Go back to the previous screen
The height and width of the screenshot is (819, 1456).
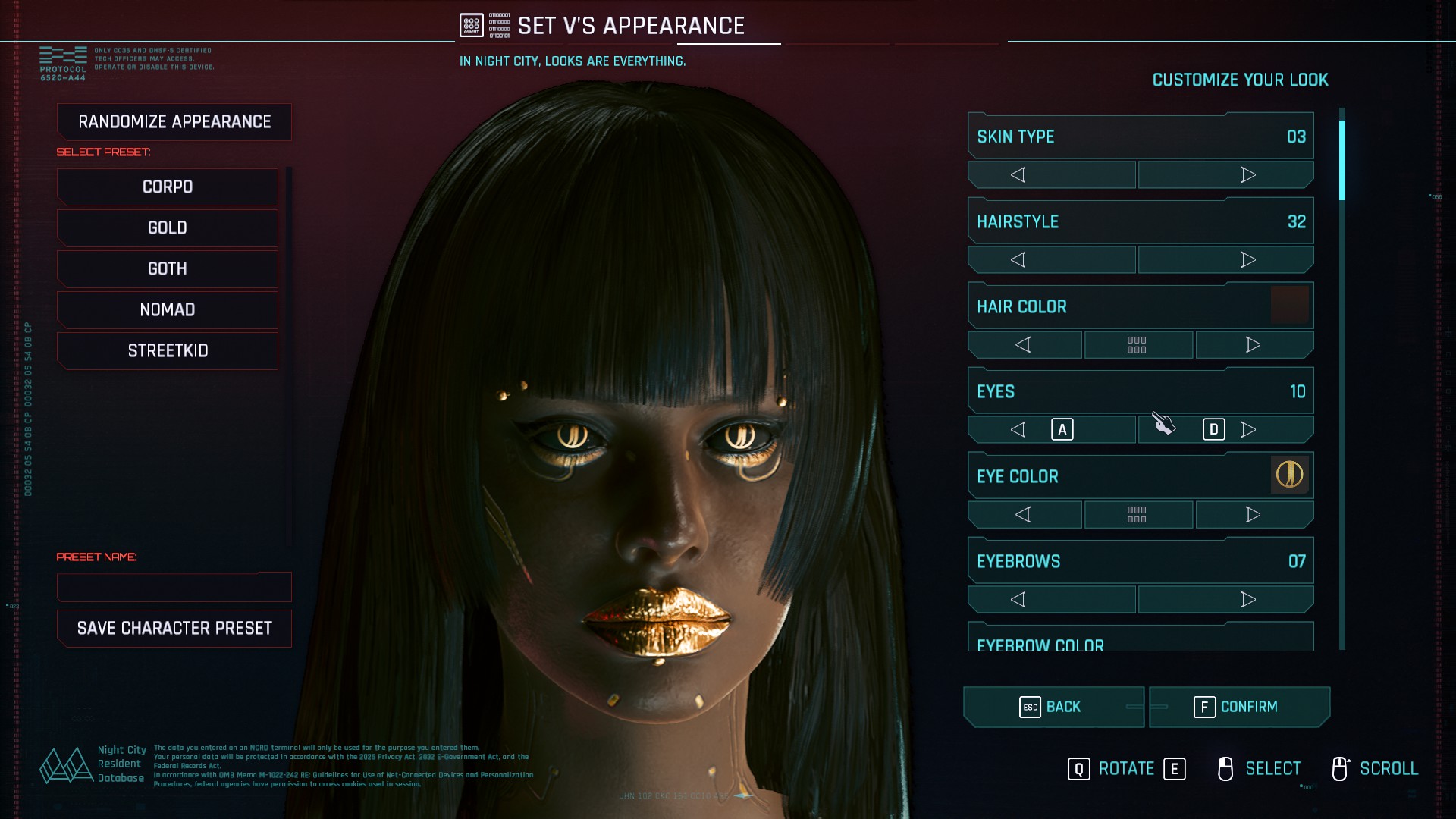coord(1053,707)
